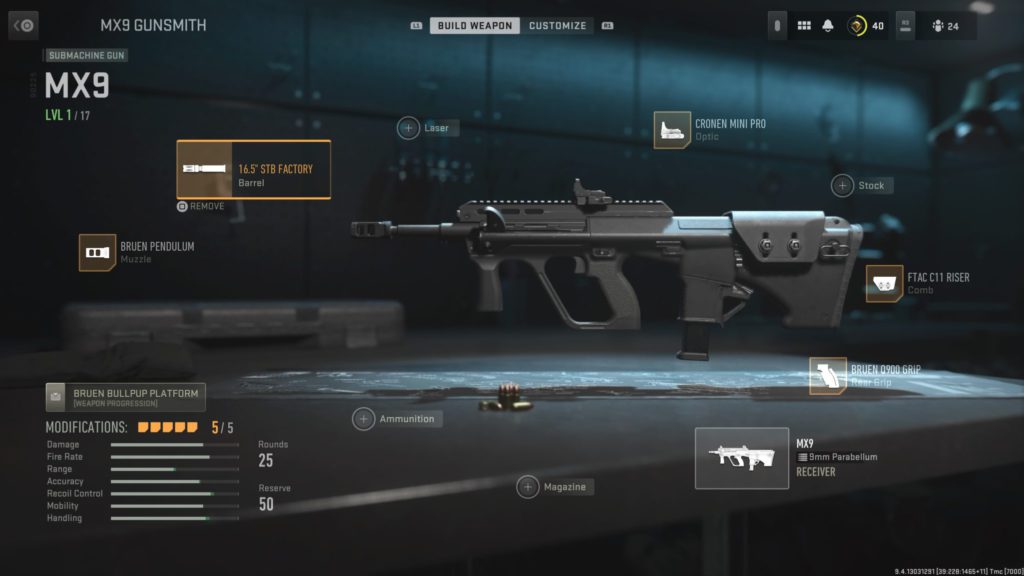The height and width of the screenshot is (576, 1024).
Task: Select the 16.5" STB Factory barrel slot
Action: [x=254, y=170]
